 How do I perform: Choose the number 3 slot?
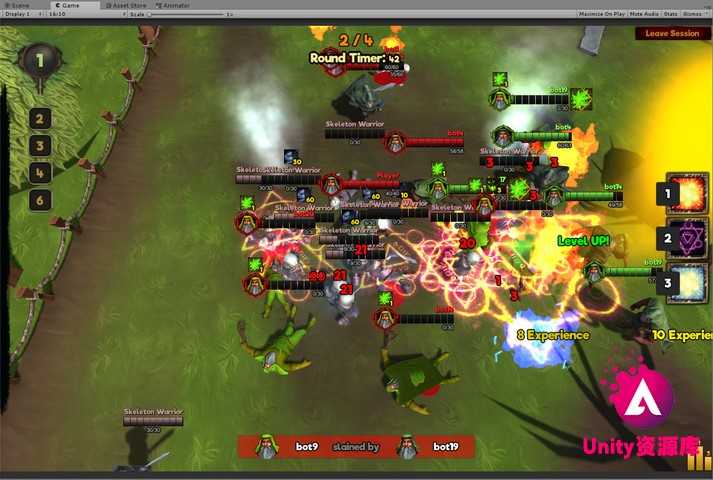40,145
